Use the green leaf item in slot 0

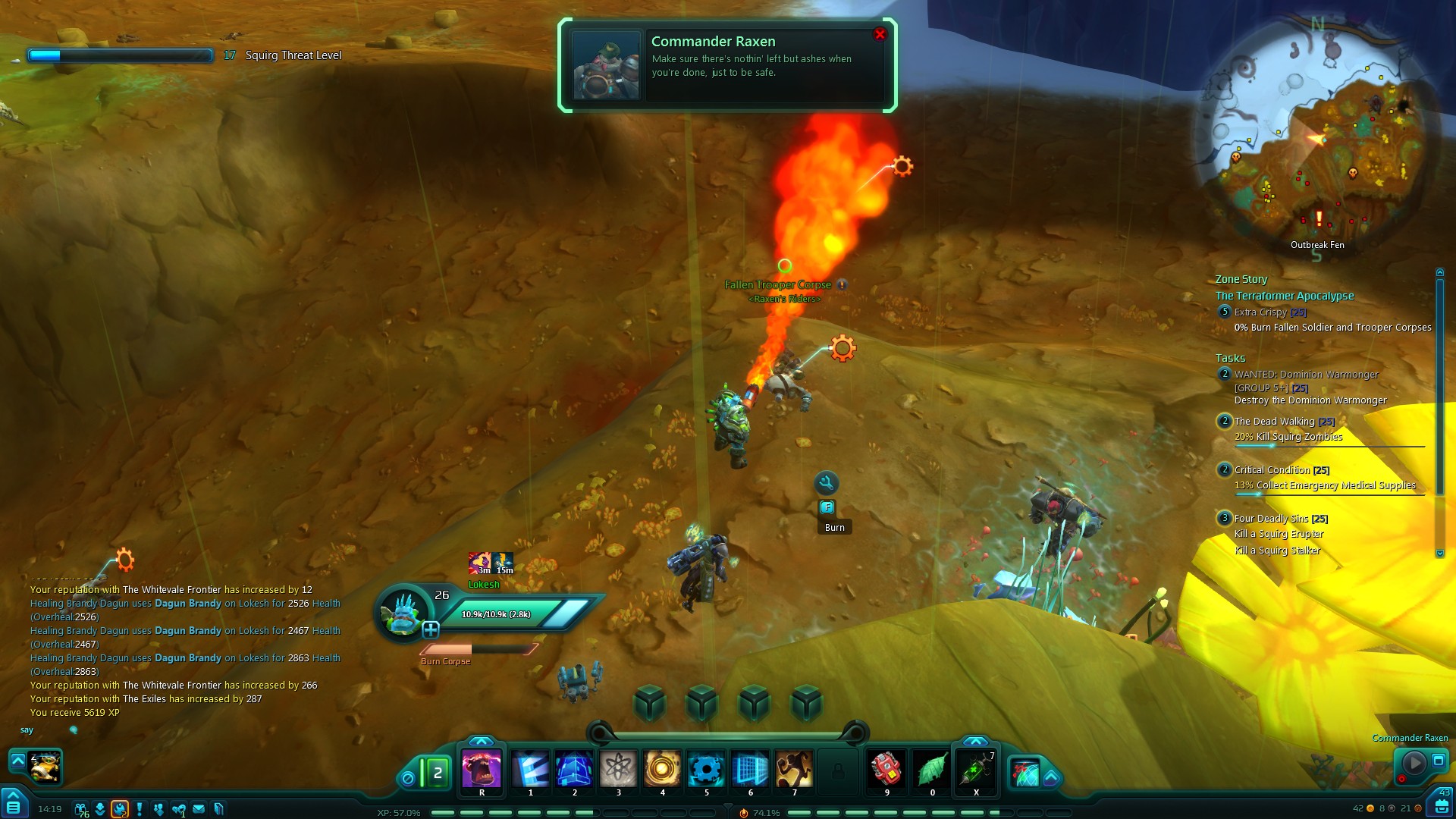coord(932,770)
